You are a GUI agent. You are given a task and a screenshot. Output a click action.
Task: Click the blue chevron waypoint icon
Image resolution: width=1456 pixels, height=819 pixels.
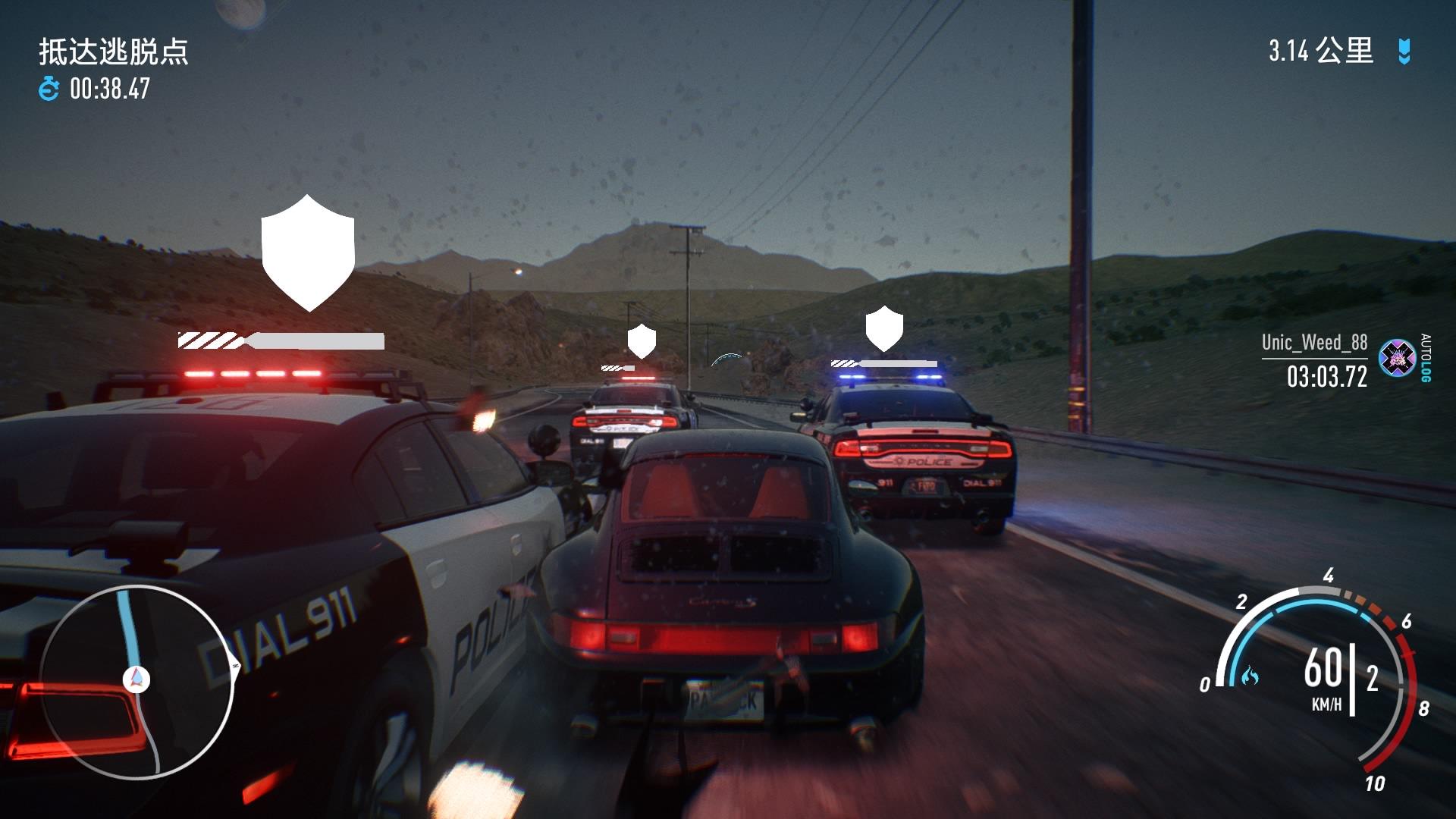point(1404,52)
